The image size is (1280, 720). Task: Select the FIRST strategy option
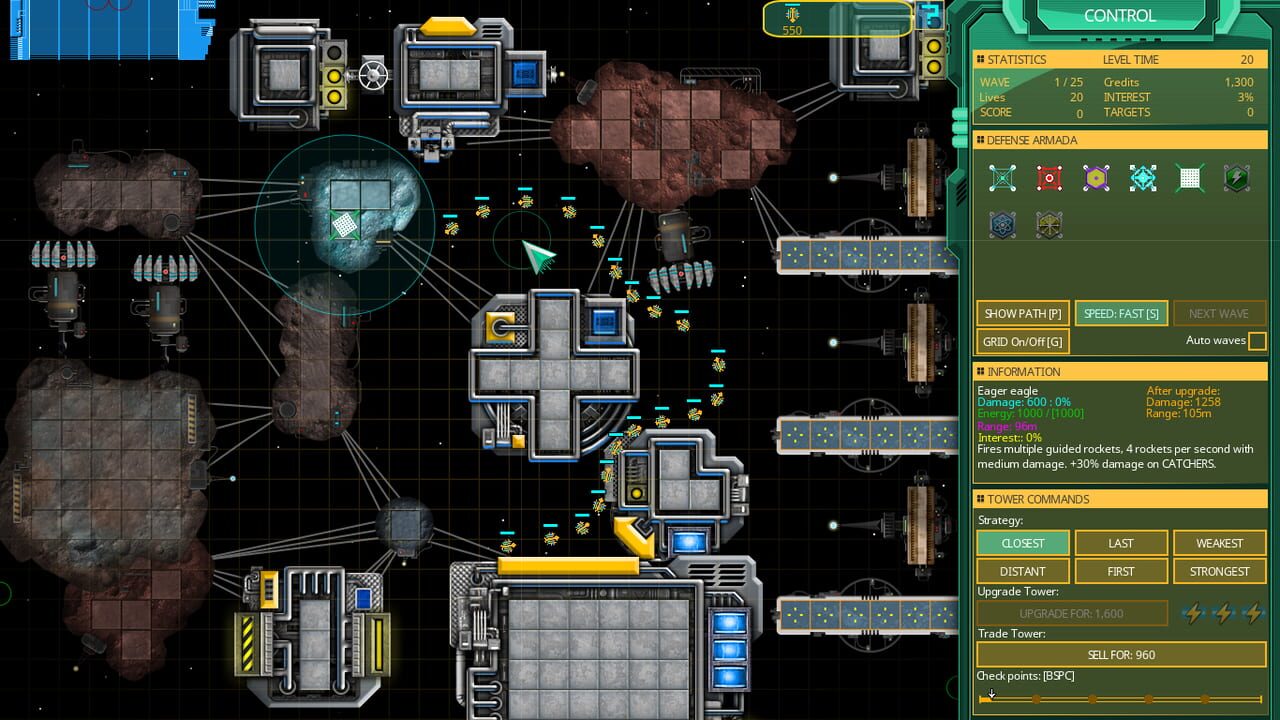(x=1120, y=571)
